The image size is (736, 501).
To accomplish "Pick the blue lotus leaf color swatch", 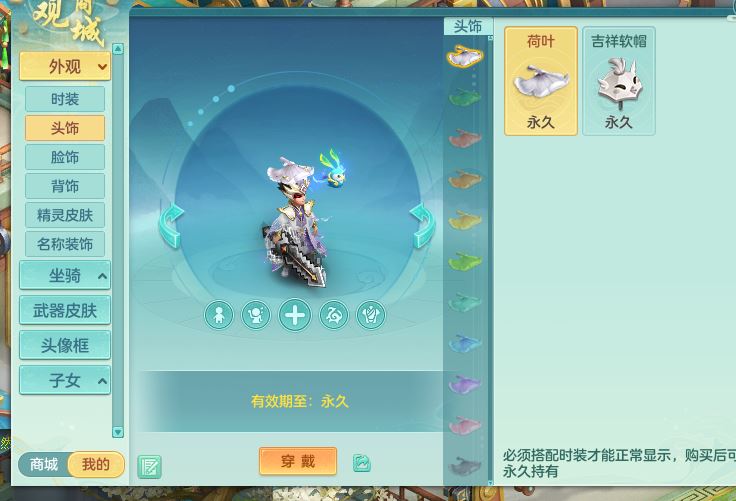I will click(x=465, y=343).
